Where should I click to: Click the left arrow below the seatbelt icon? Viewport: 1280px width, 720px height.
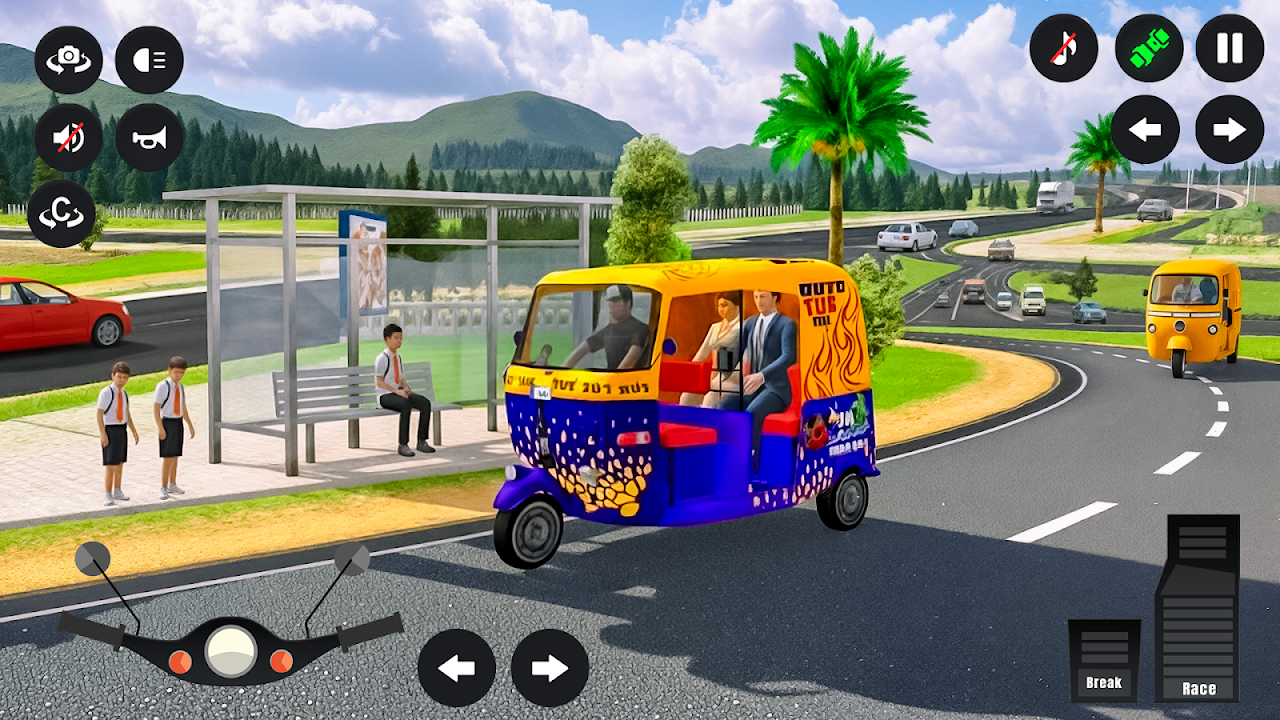coord(1145,129)
